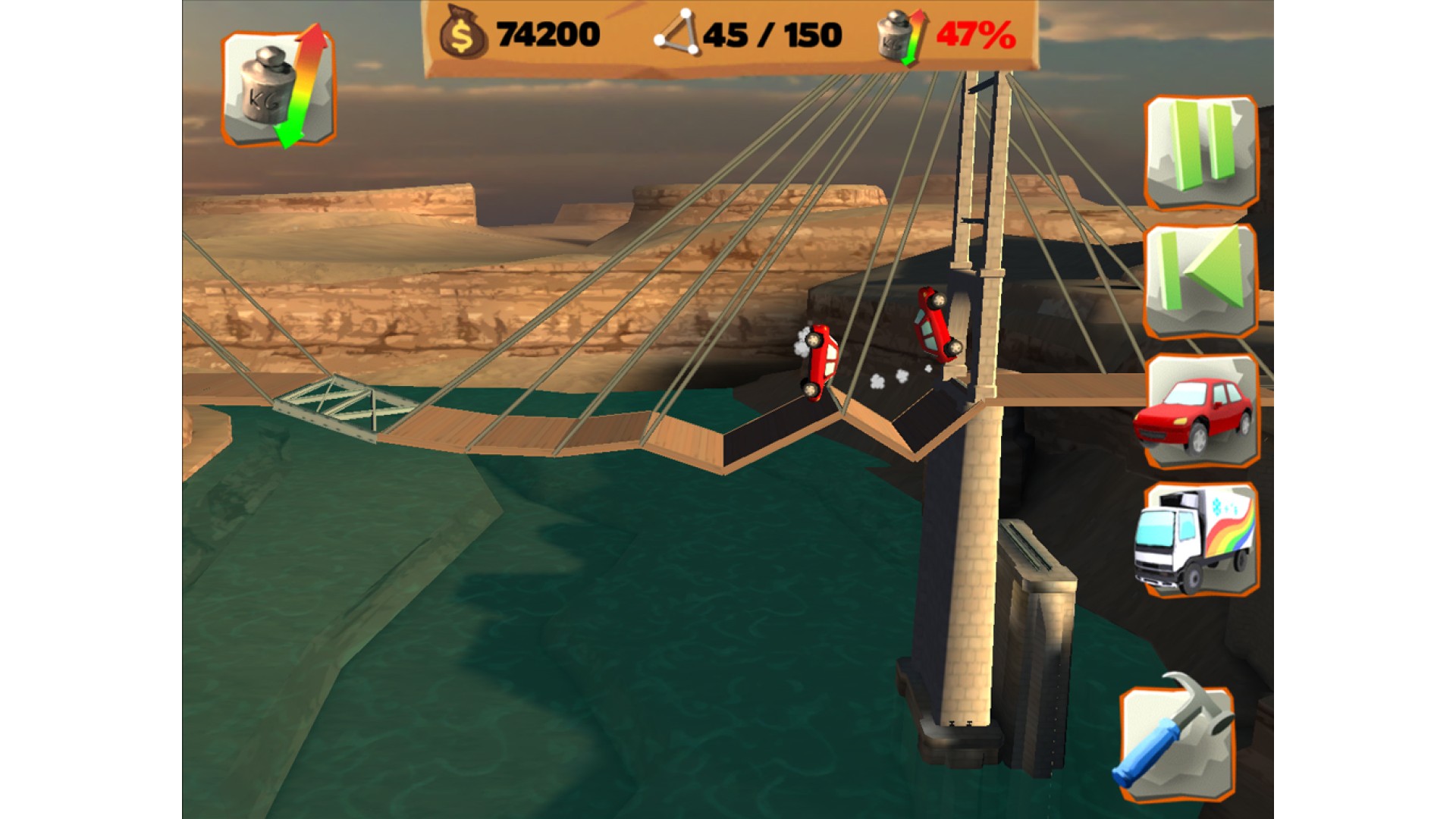Toggle the weight stress display button
The image size is (1456, 819).
[x=278, y=89]
